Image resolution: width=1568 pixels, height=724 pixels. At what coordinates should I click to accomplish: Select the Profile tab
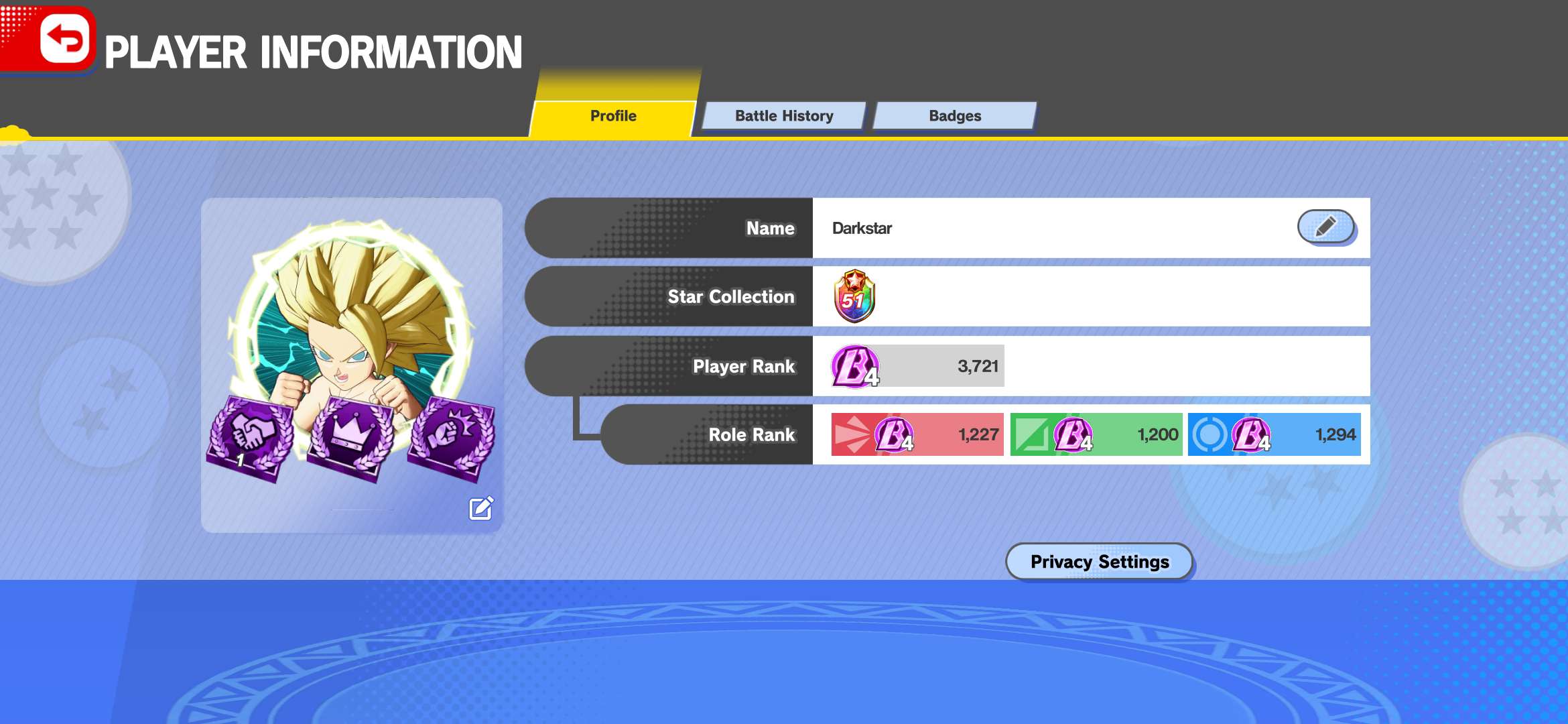coord(612,116)
